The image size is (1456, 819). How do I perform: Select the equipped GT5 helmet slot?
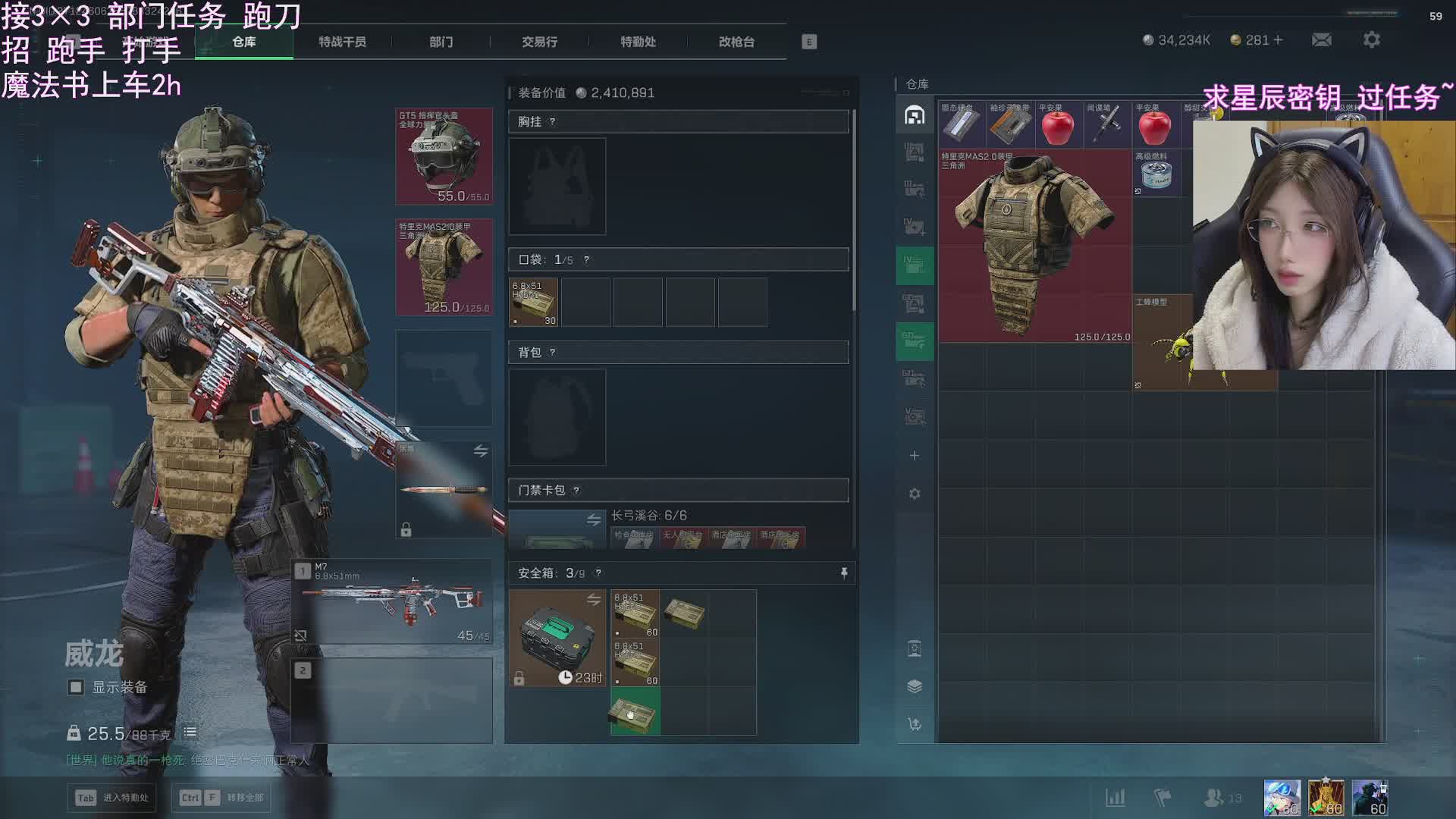(x=444, y=156)
